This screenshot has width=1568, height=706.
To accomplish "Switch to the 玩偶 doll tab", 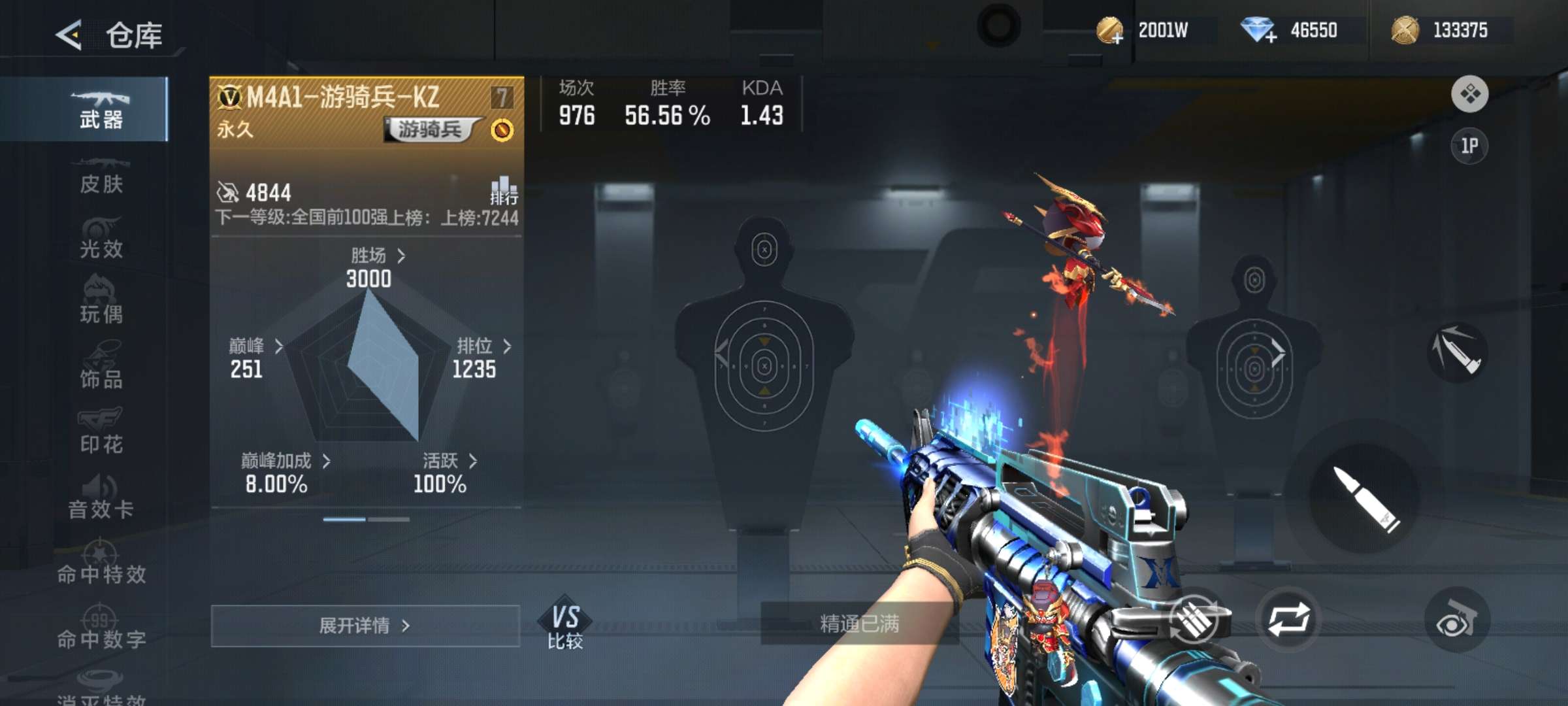I will pos(101,303).
